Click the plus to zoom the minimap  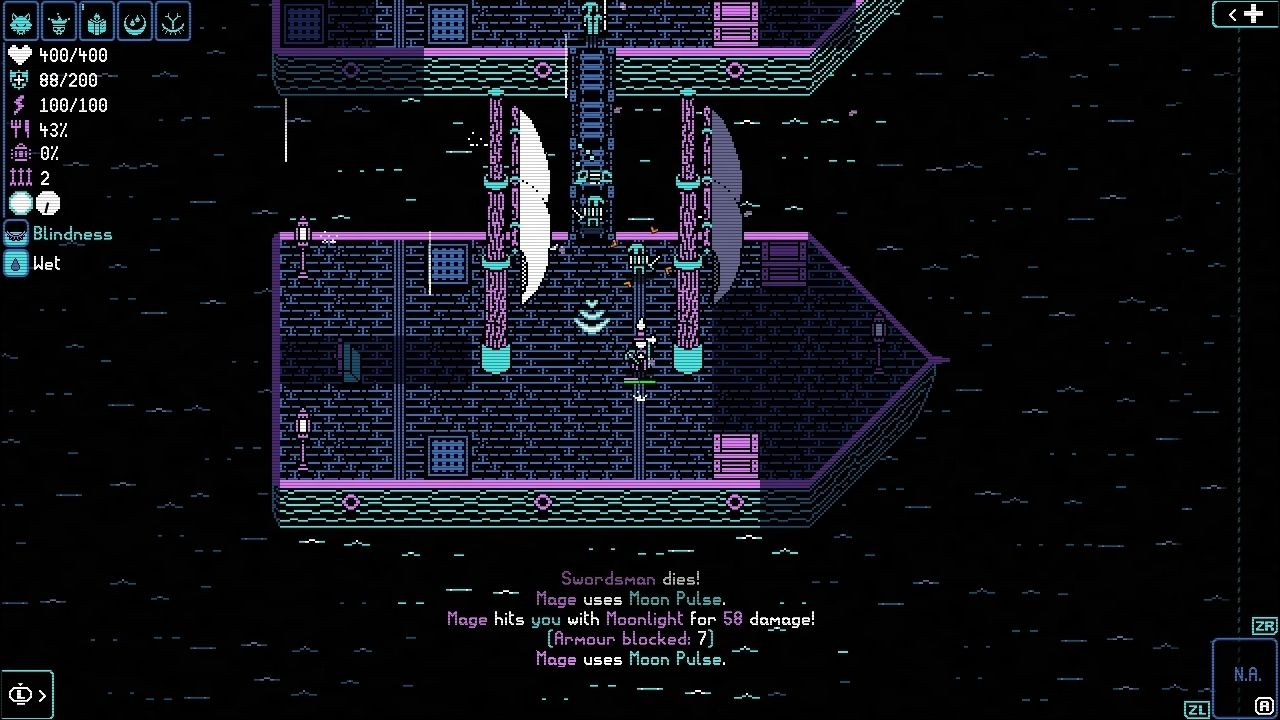[x=1252, y=14]
